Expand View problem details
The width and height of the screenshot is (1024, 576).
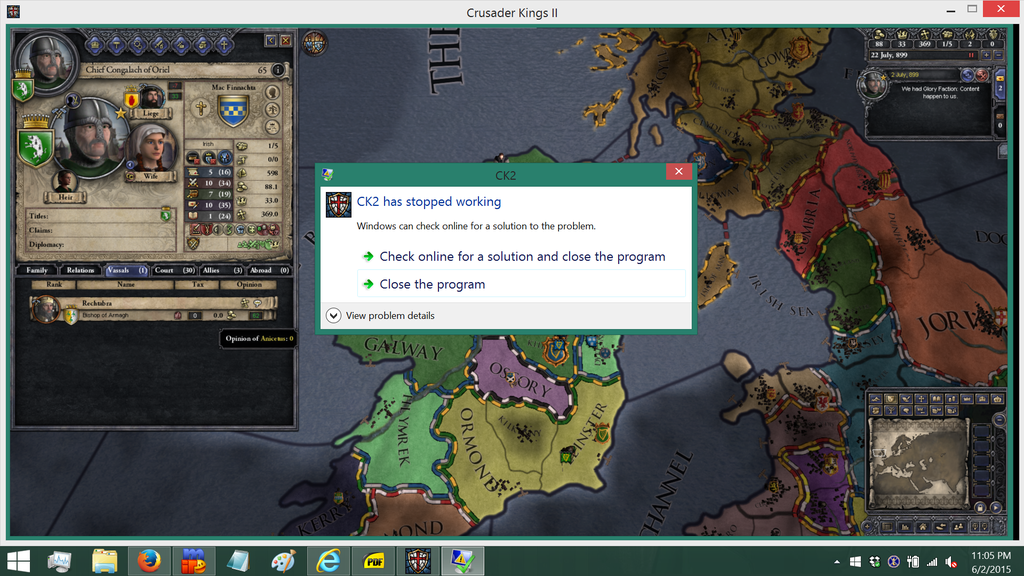(334, 316)
